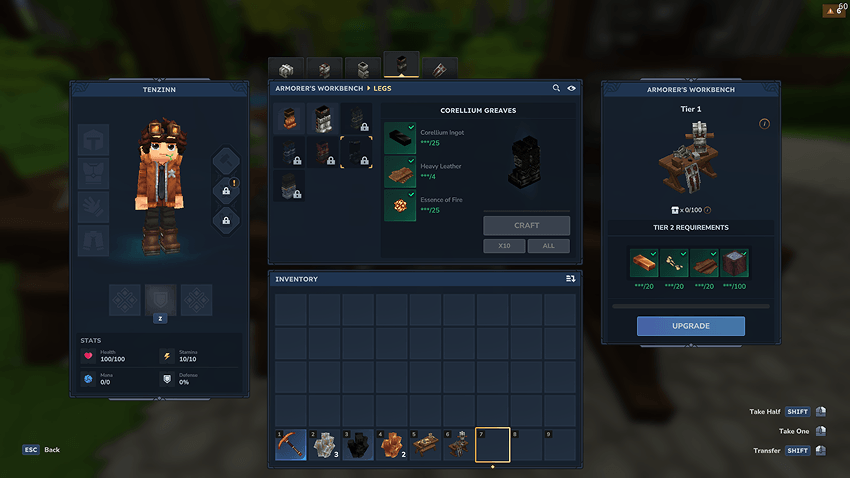
Task: Upgrade the Armorer's Workbench to Tier 2
Action: (690, 326)
